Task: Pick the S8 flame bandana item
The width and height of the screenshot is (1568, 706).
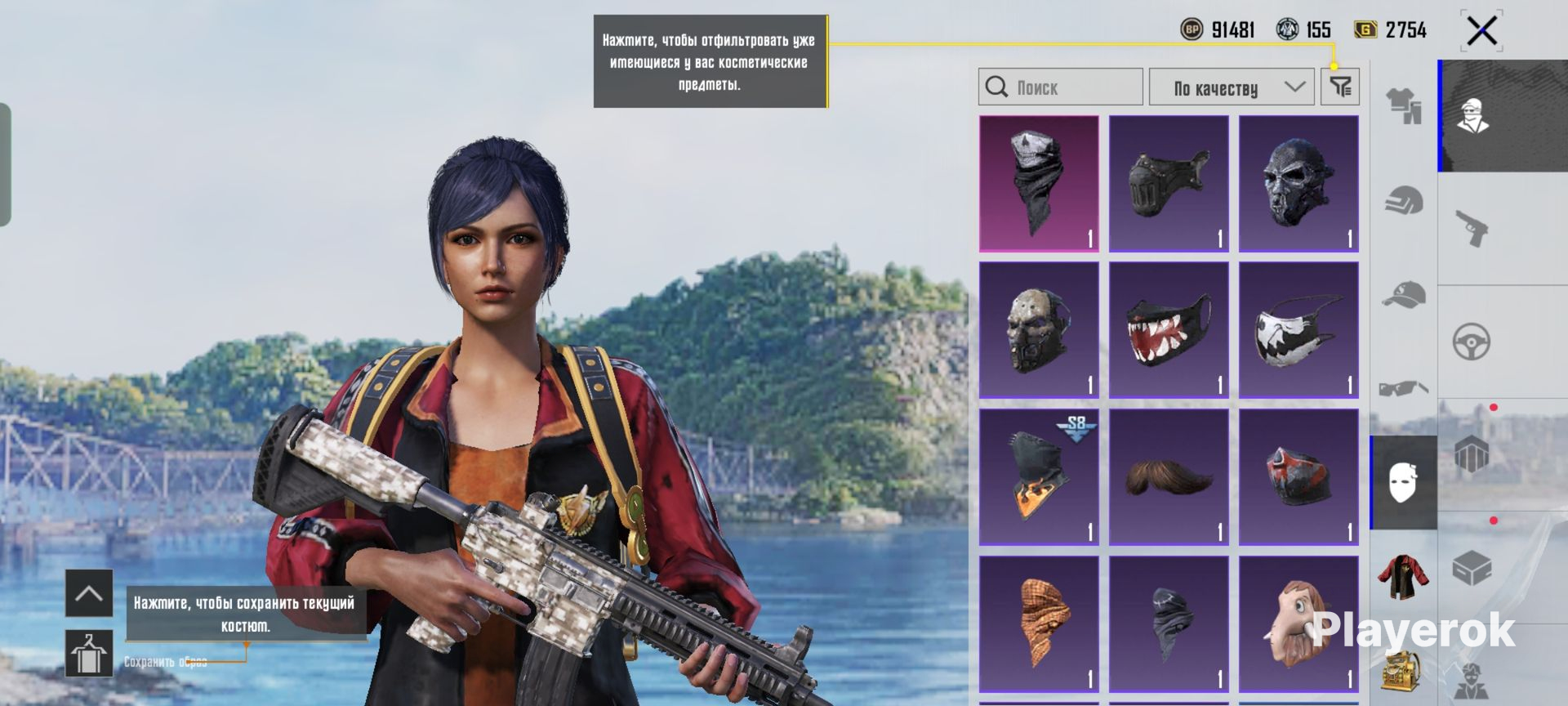Action: pyautogui.click(x=1039, y=477)
